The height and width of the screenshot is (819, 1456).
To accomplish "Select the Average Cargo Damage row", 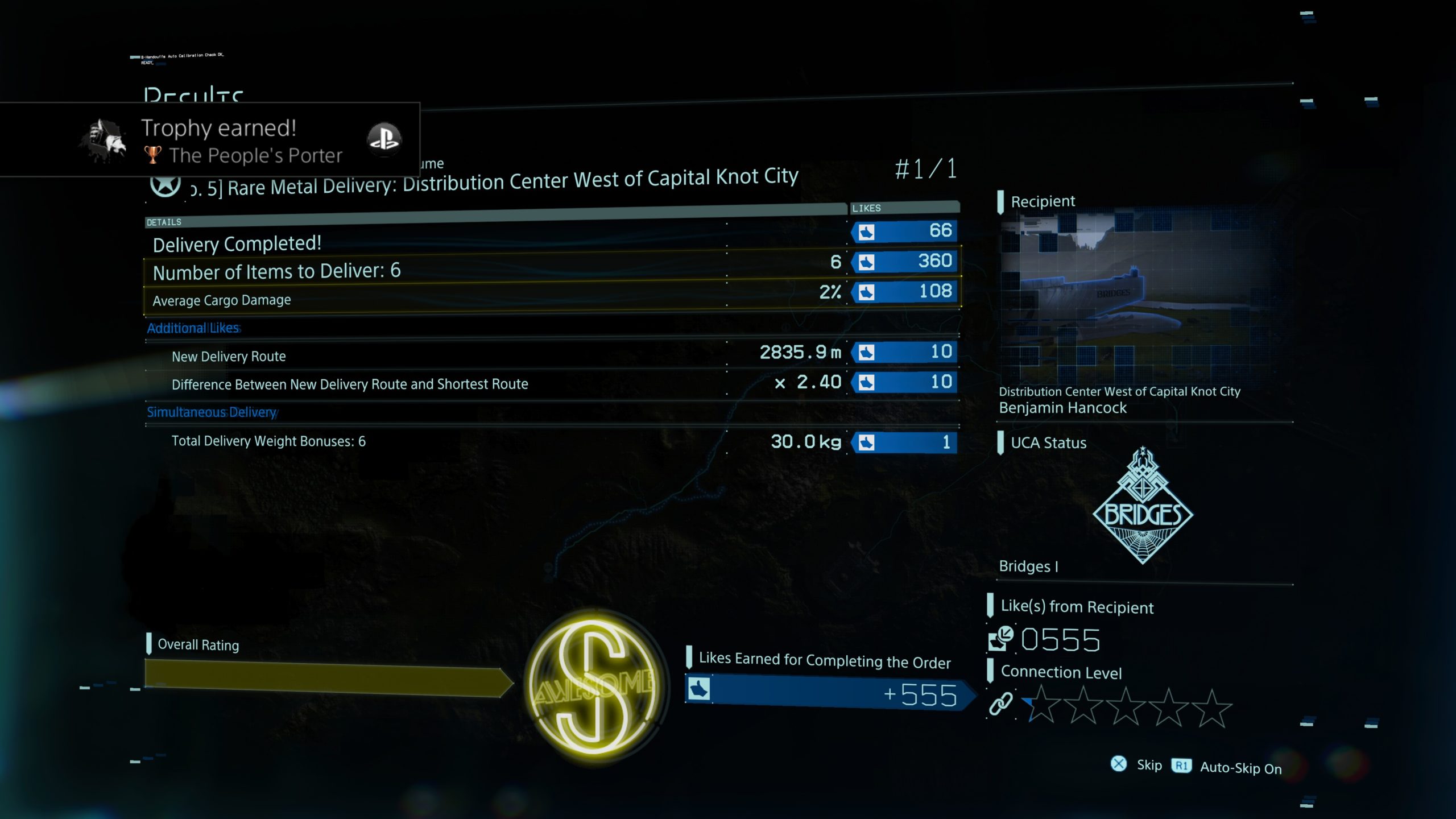I will (x=552, y=296).
